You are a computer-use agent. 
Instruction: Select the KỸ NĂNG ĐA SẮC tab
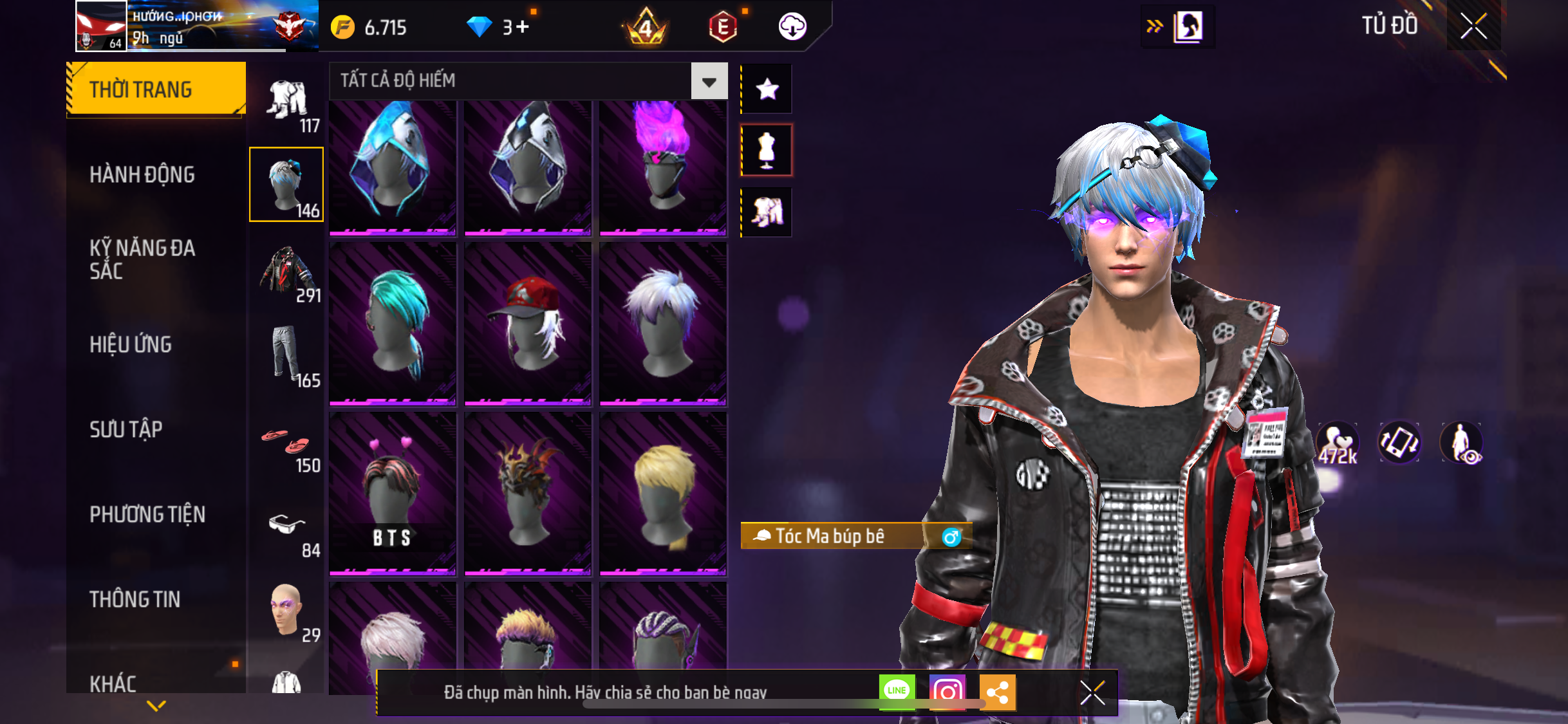click(x=142, y=259)
